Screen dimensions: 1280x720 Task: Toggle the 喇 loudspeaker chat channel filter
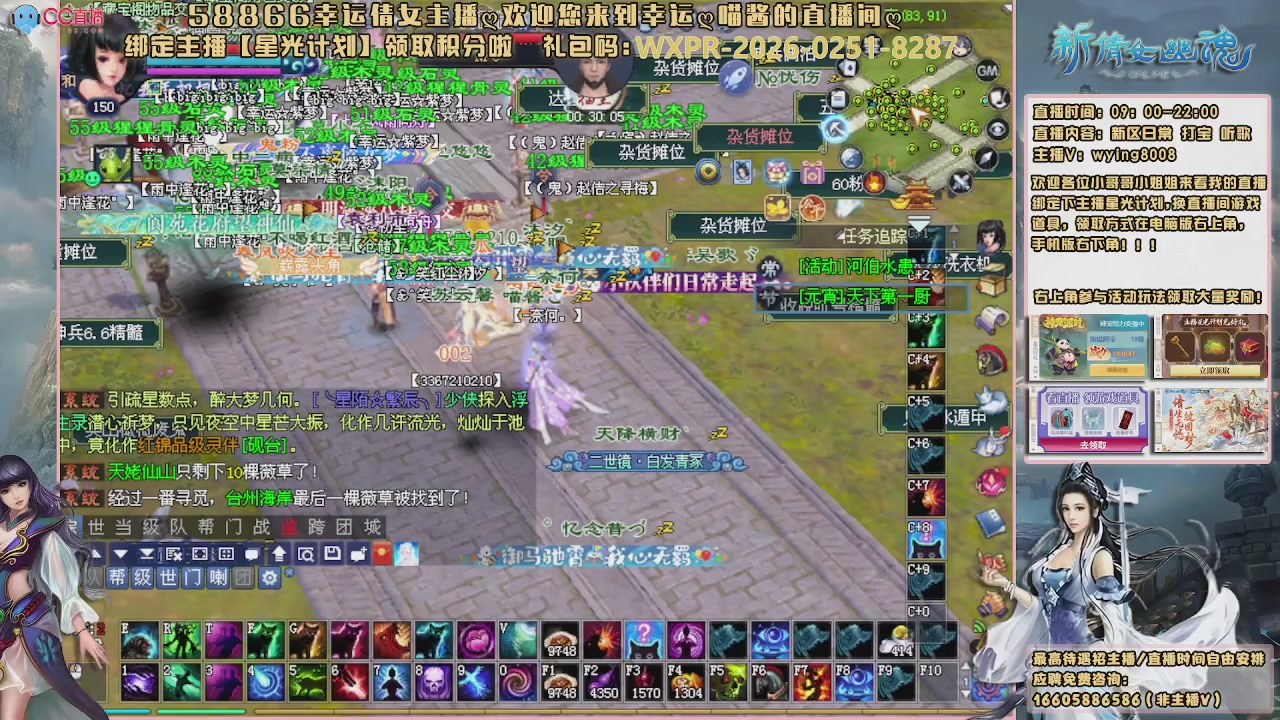(x=217, y=577)
